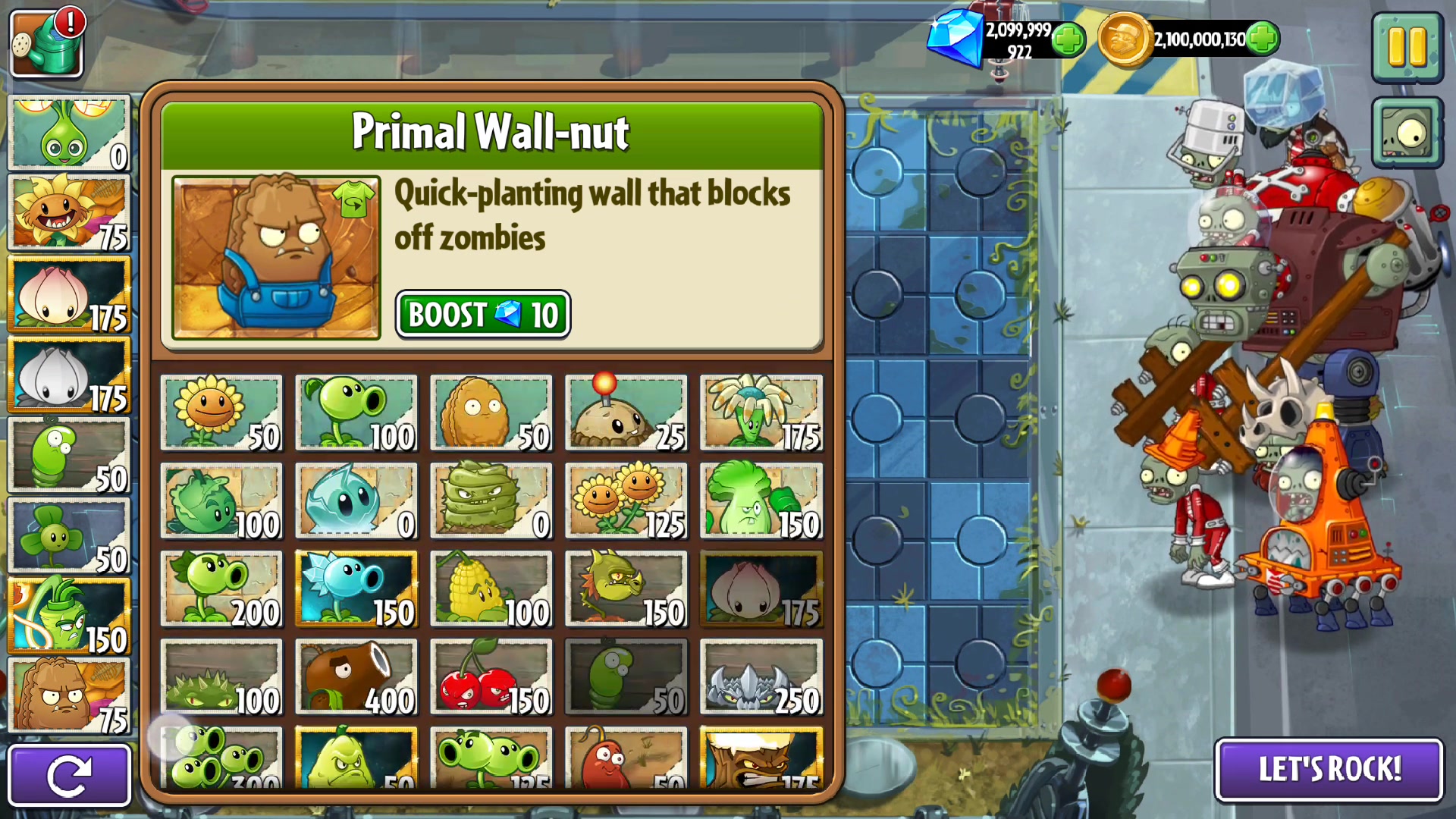Remove Primal Sunflower from the chosen seed tray

coord(69,213)
